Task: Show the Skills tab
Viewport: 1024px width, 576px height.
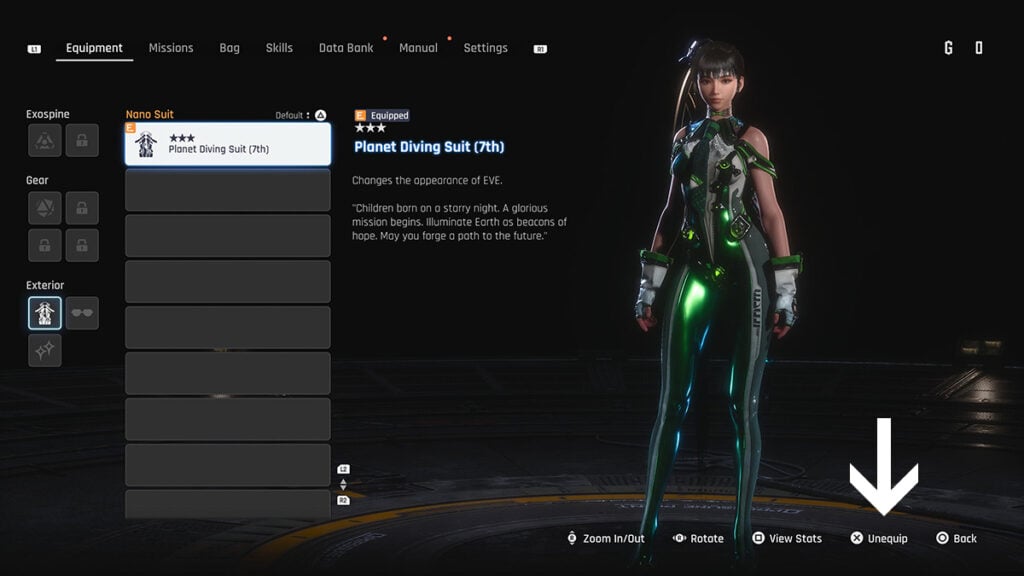Action: 279,48
